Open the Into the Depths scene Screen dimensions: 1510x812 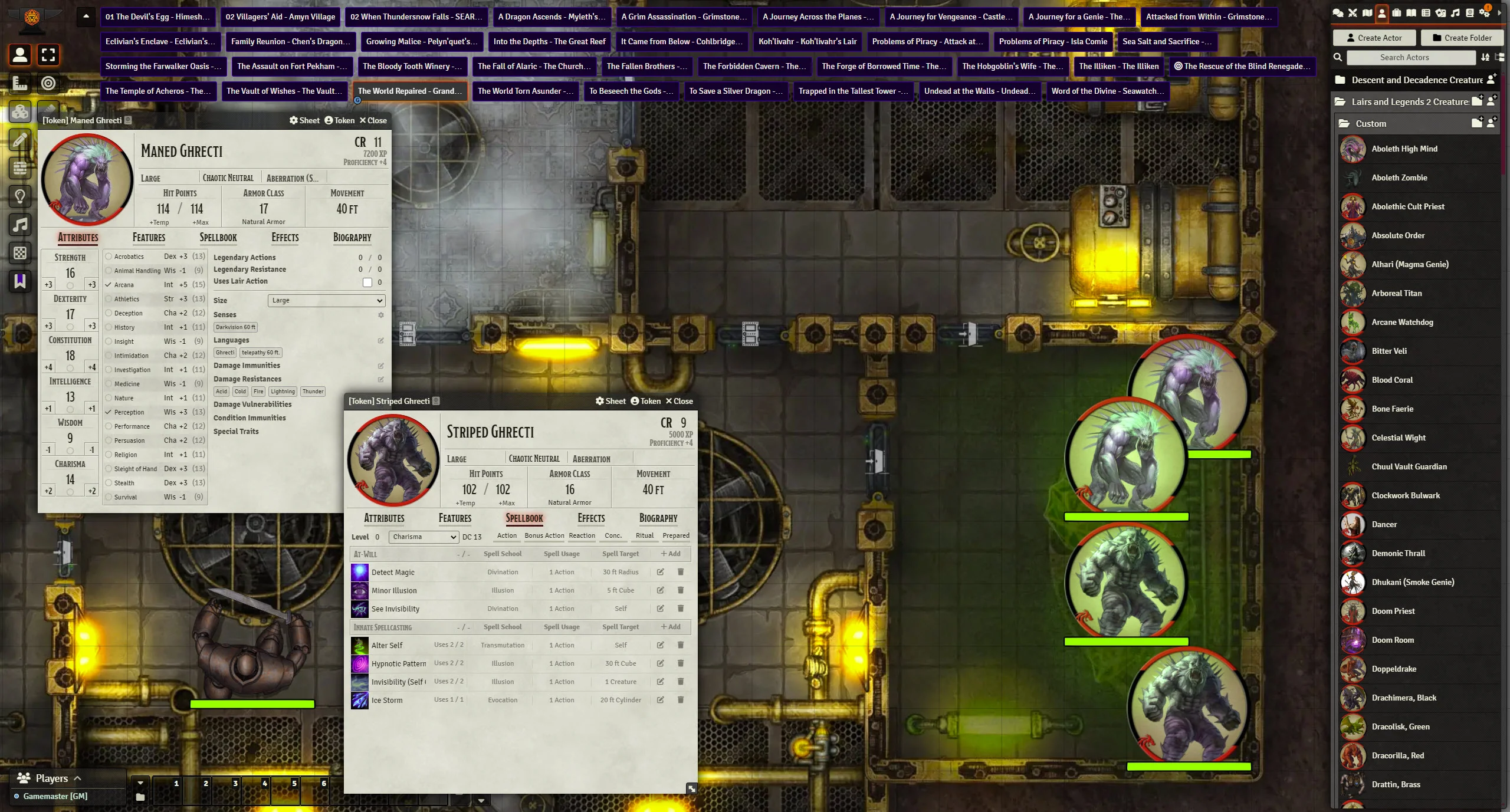click(x=549, y=41)
